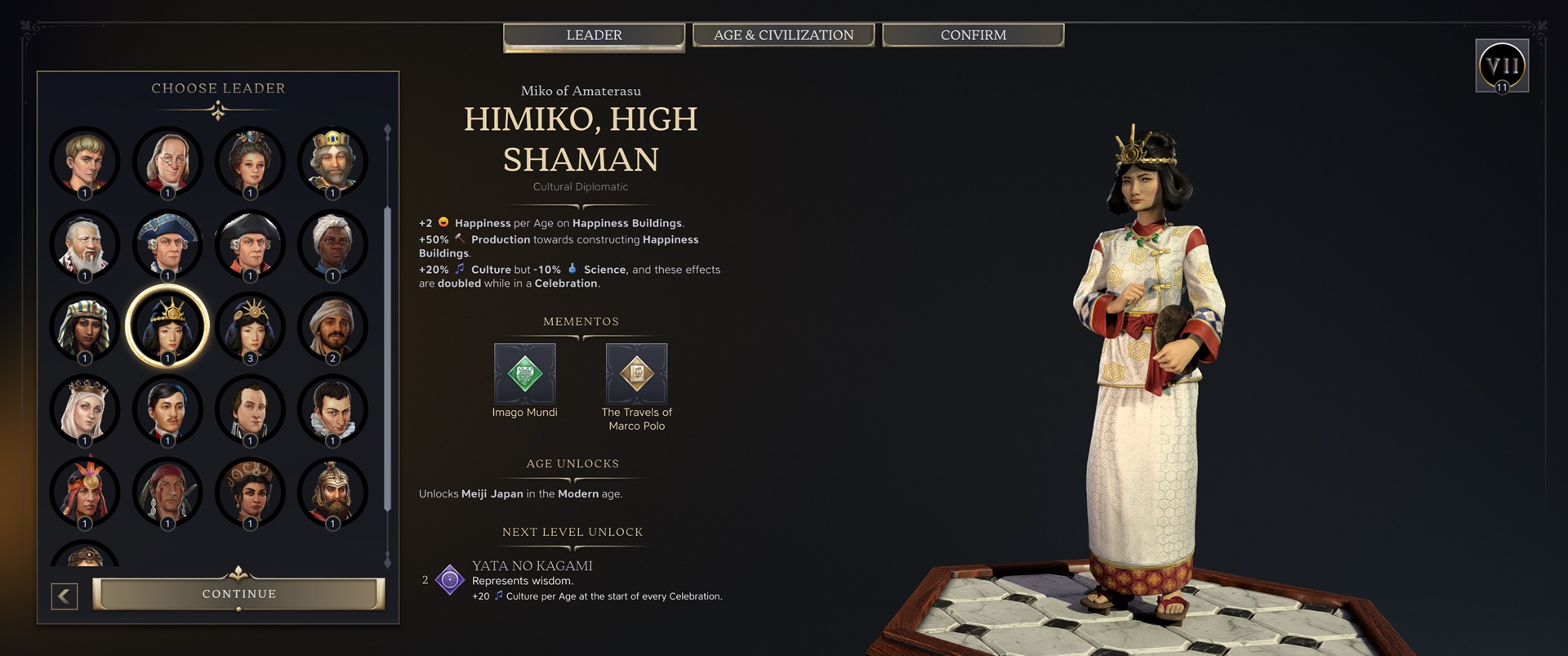Select Catherine the Great's portrait
Screen dimensions: 1568x656
coord(251,162)
